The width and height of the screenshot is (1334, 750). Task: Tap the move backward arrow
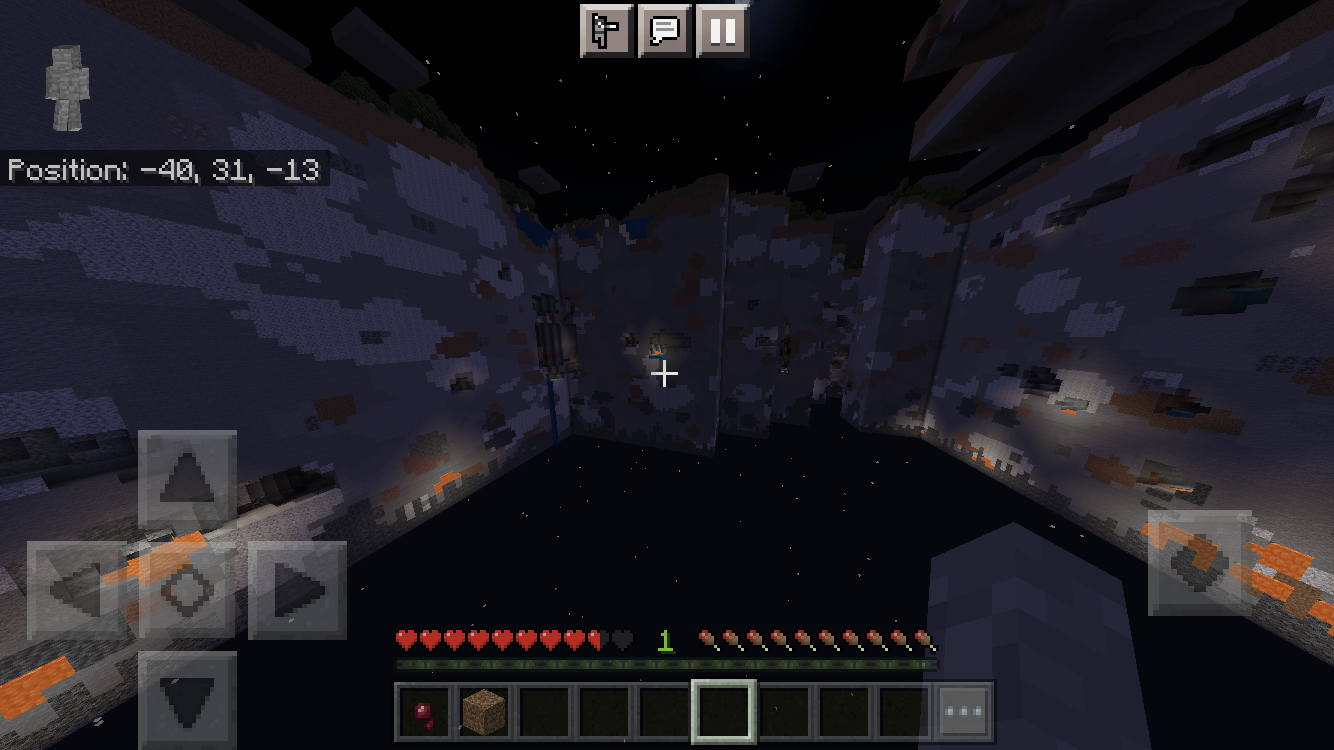coord(187,698)
